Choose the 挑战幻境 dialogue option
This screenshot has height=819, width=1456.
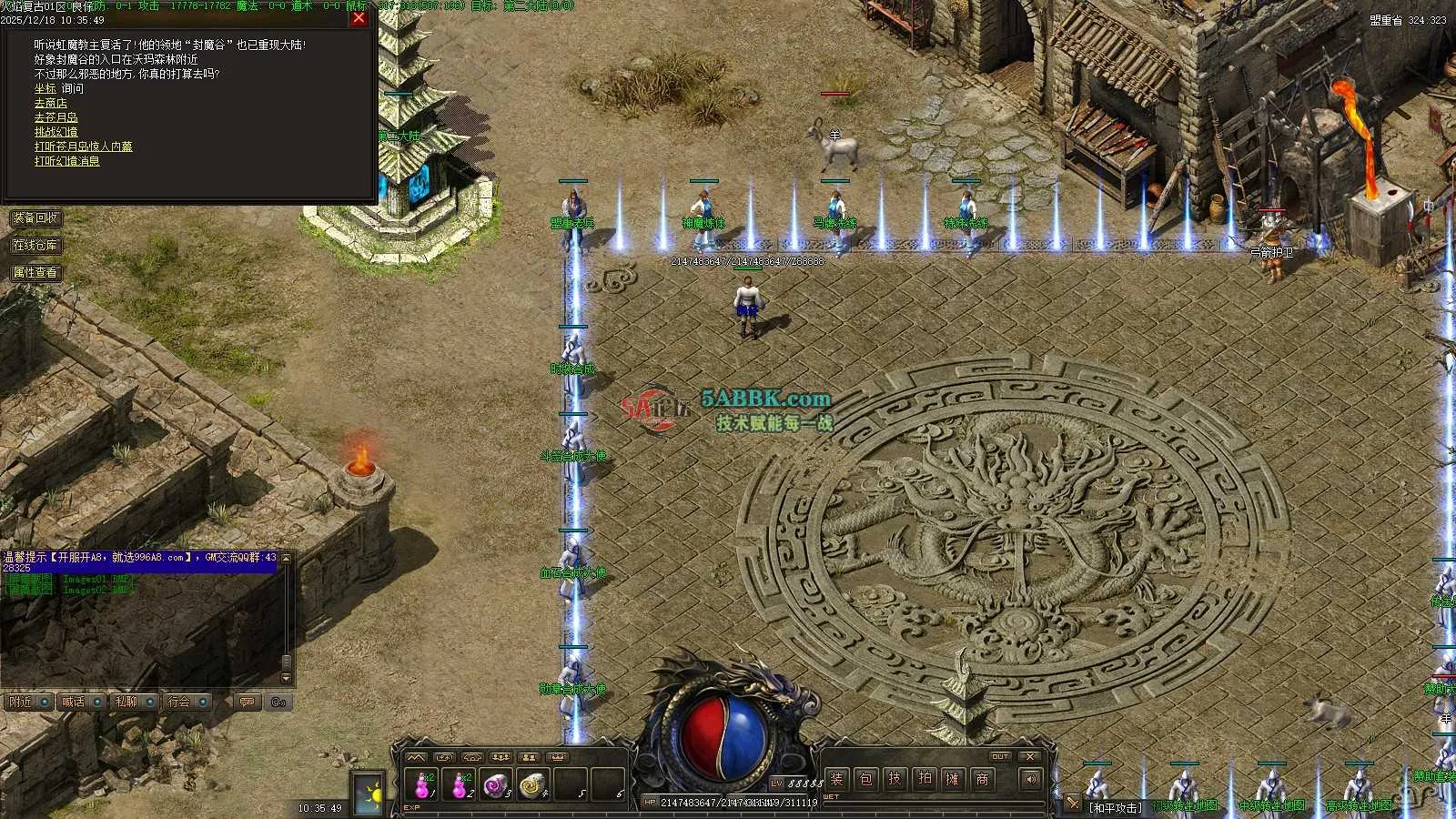pyautogui.click(x=56, y=132)
